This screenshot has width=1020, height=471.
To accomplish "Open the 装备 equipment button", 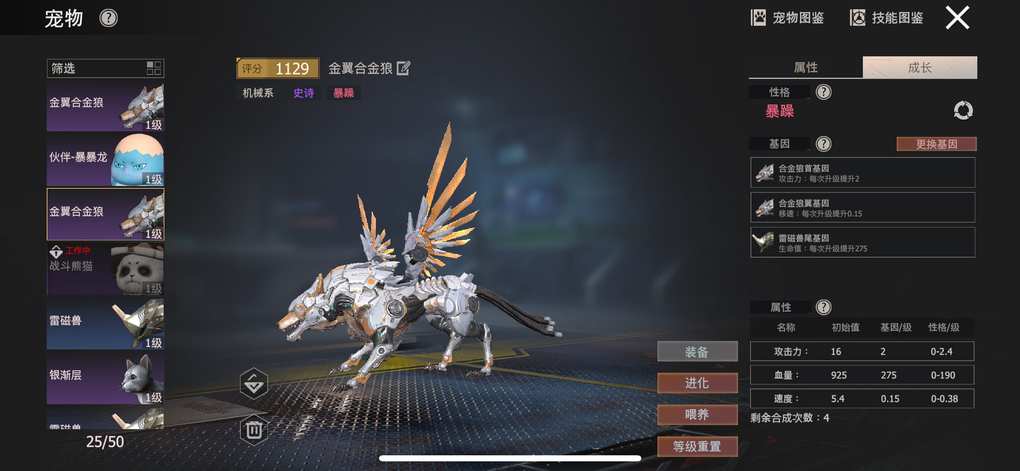I will click(697, 351).
